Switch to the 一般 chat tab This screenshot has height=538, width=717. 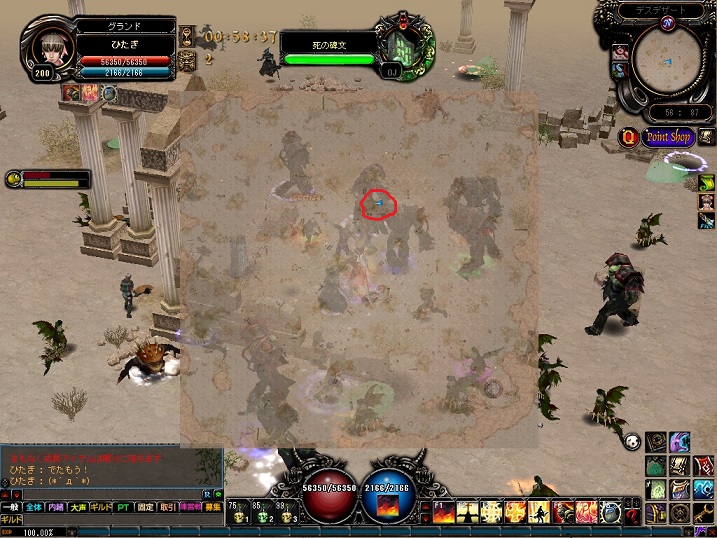pyautogui.click(x=10, y=508)
